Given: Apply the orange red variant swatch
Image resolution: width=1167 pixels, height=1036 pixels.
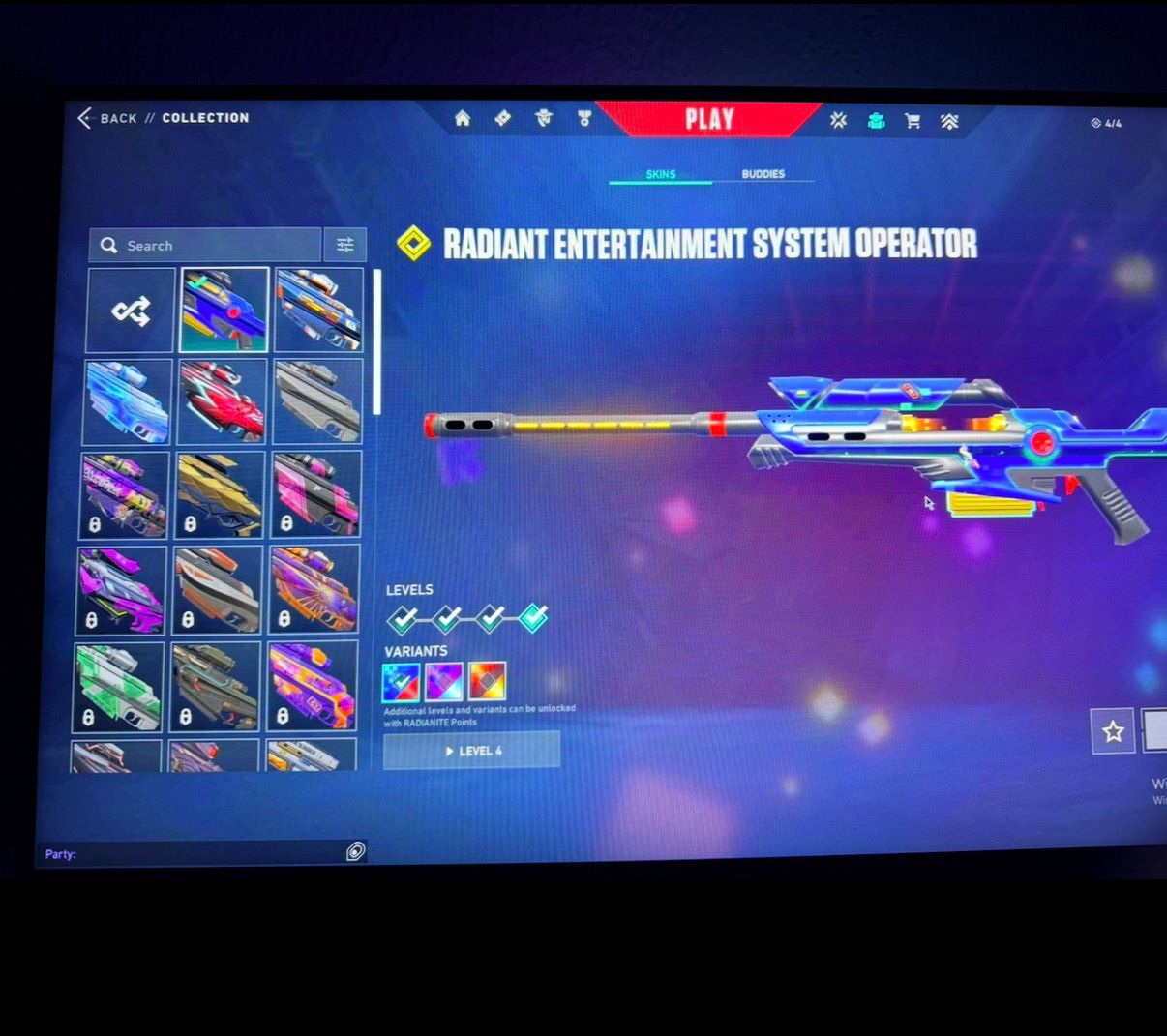Looking at the screenshot, I should 487,681.
